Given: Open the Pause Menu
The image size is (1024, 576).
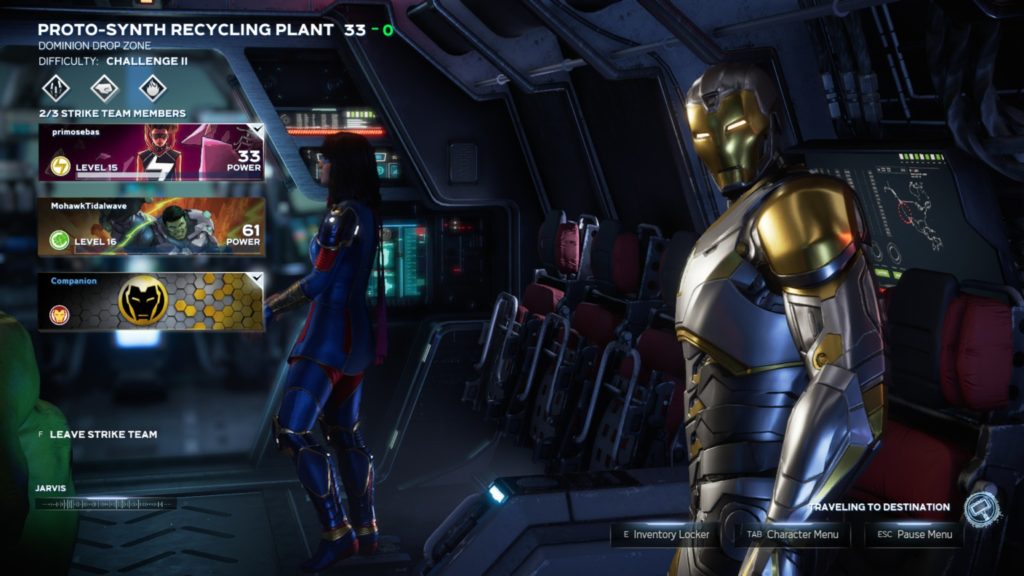Looking at the screenshot, I should (914, 535).
